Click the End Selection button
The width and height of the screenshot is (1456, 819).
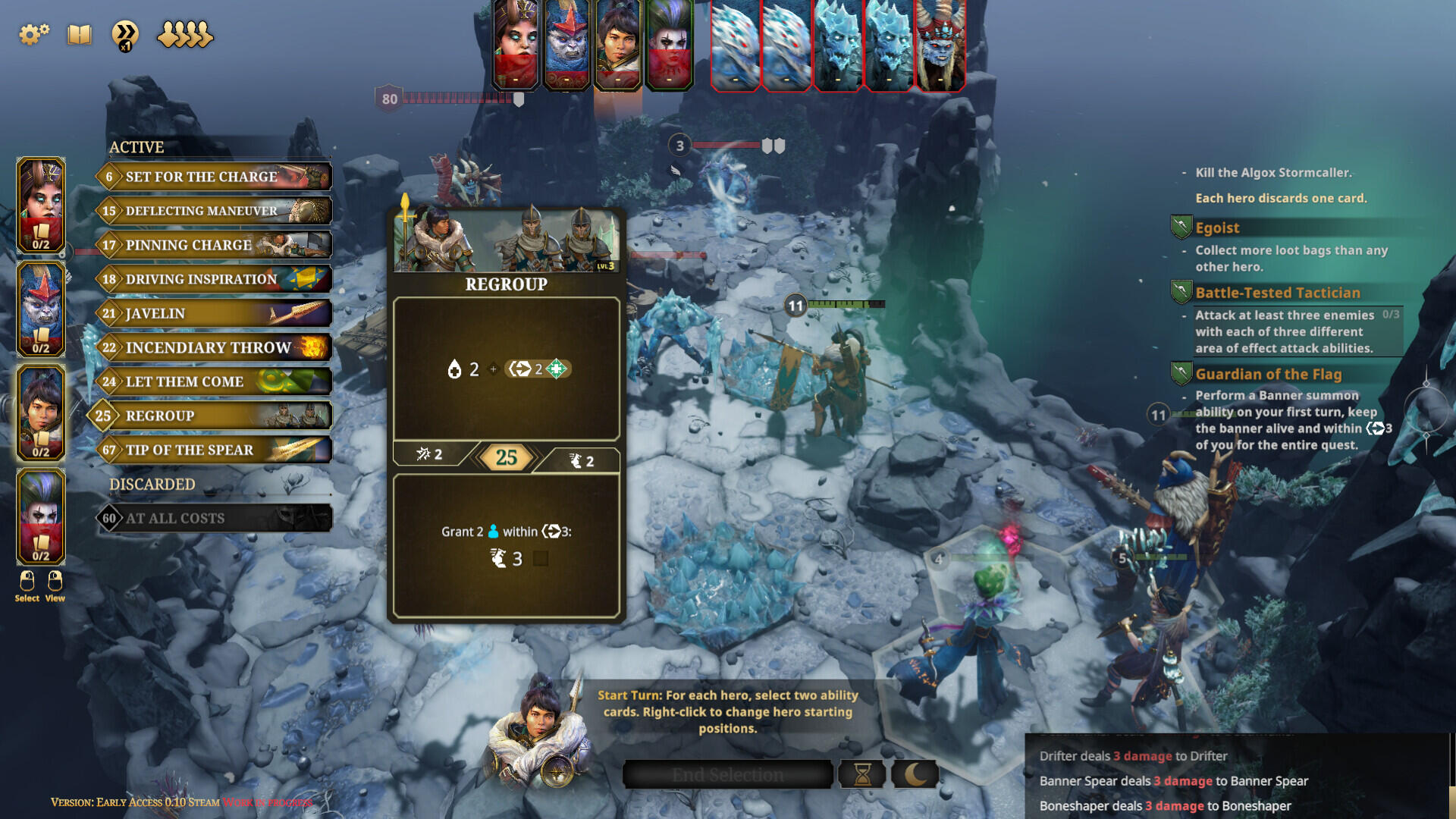pyautogui.click(x=727, y=774)
